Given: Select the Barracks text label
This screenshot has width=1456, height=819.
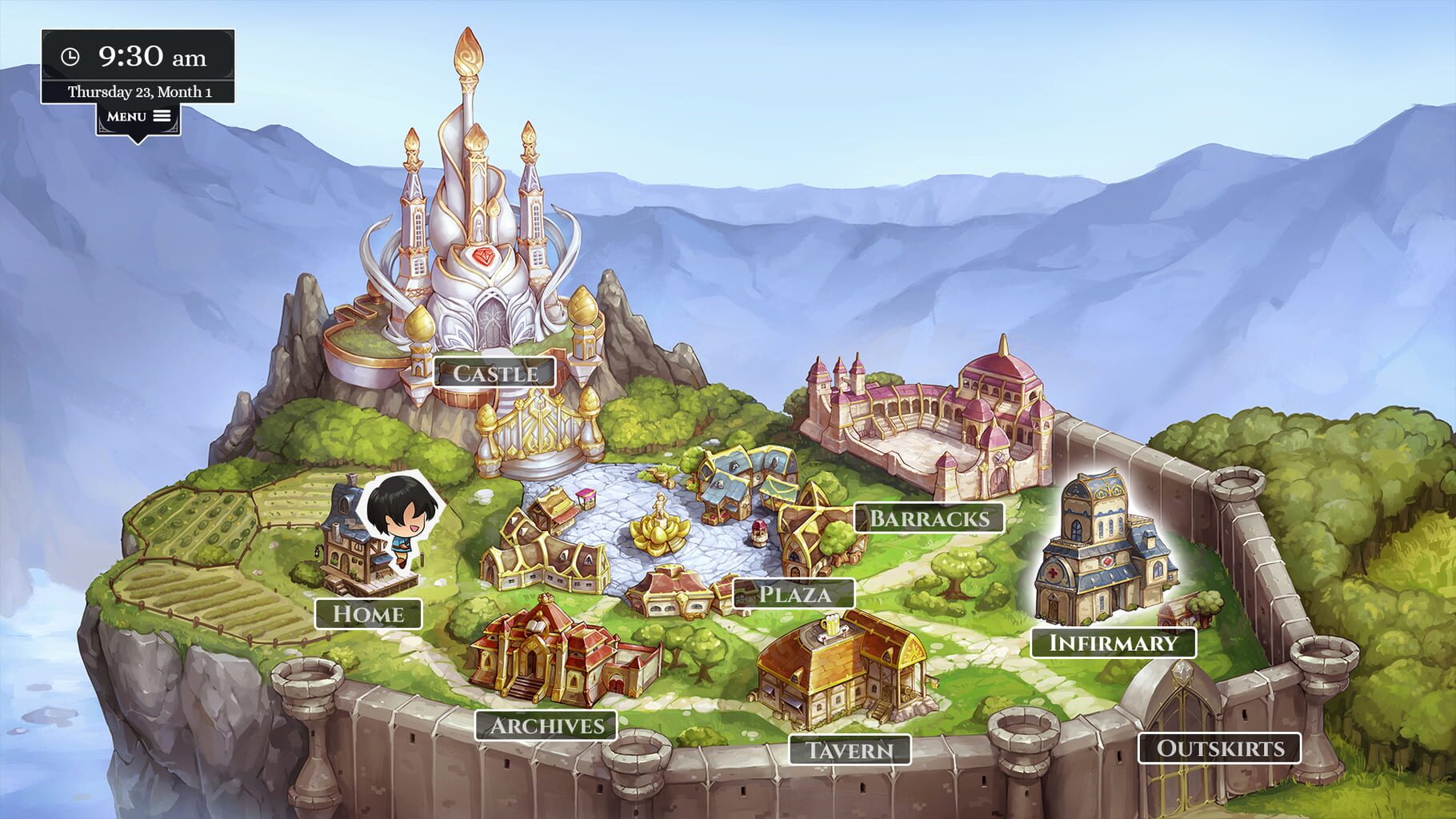Looking at the screenshot, I should (928, 518).
